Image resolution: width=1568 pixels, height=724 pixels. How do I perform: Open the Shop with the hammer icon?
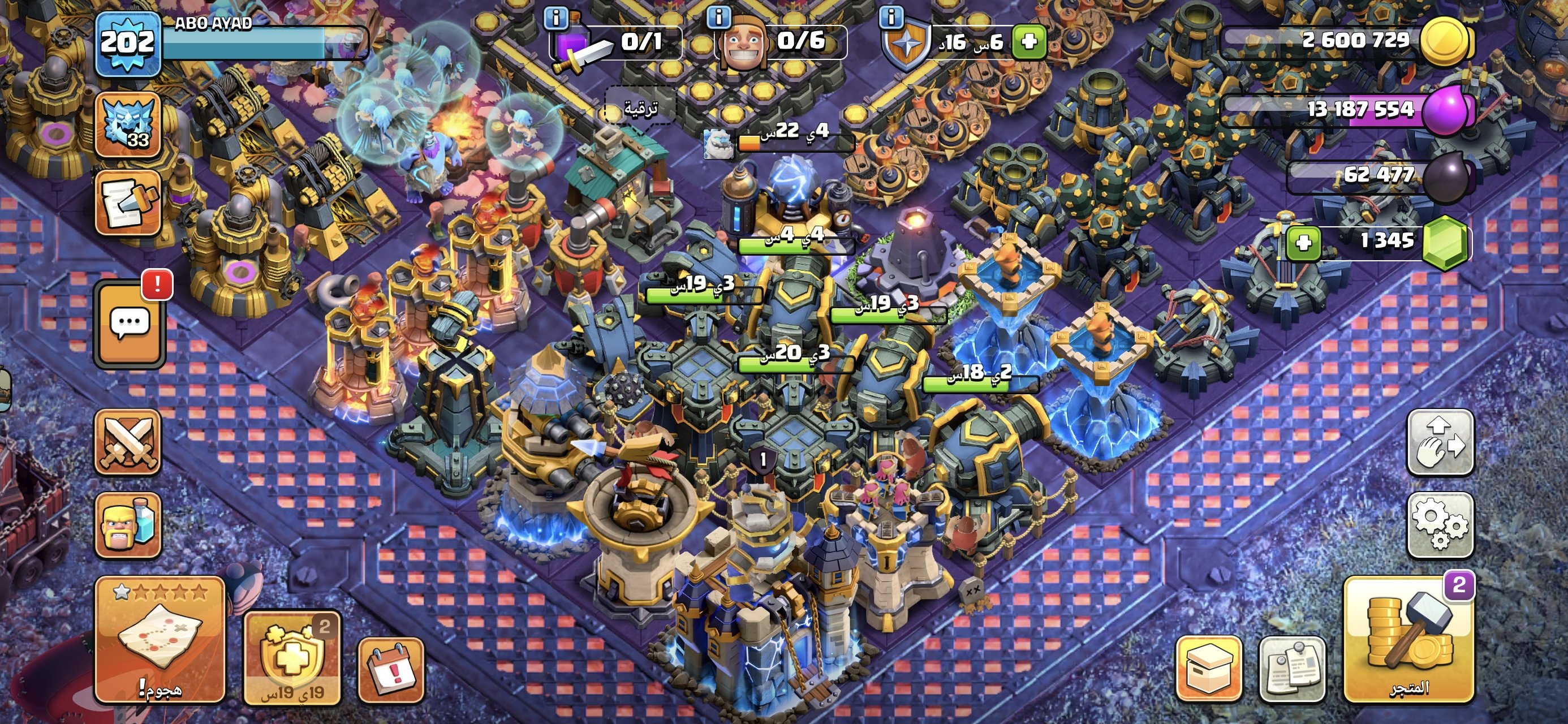pos(1408,639)
